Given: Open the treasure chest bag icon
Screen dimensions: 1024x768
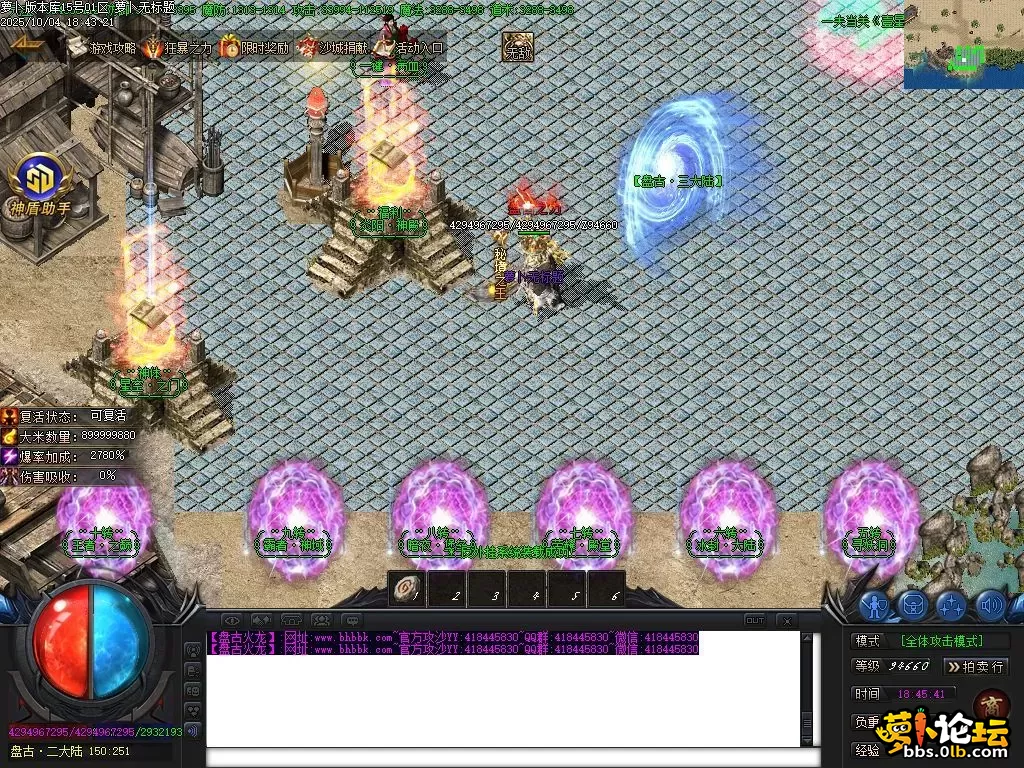Looking at the screenshot, I should click(913, 604).
